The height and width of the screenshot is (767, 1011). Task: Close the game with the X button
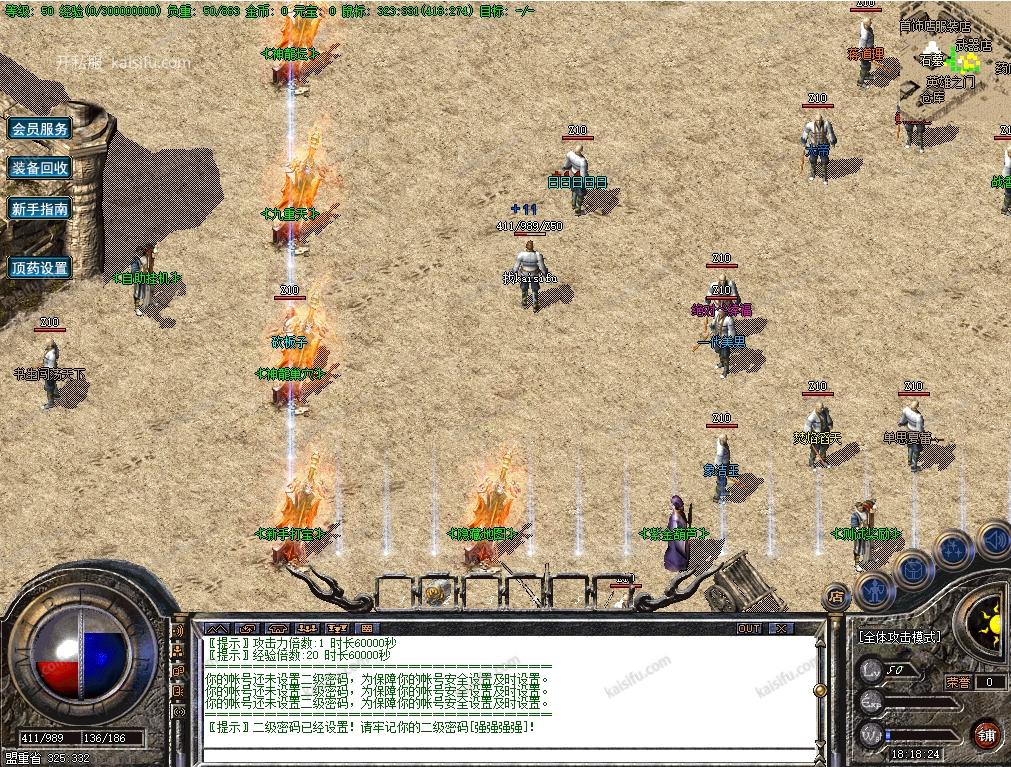(x=781, y=628)
